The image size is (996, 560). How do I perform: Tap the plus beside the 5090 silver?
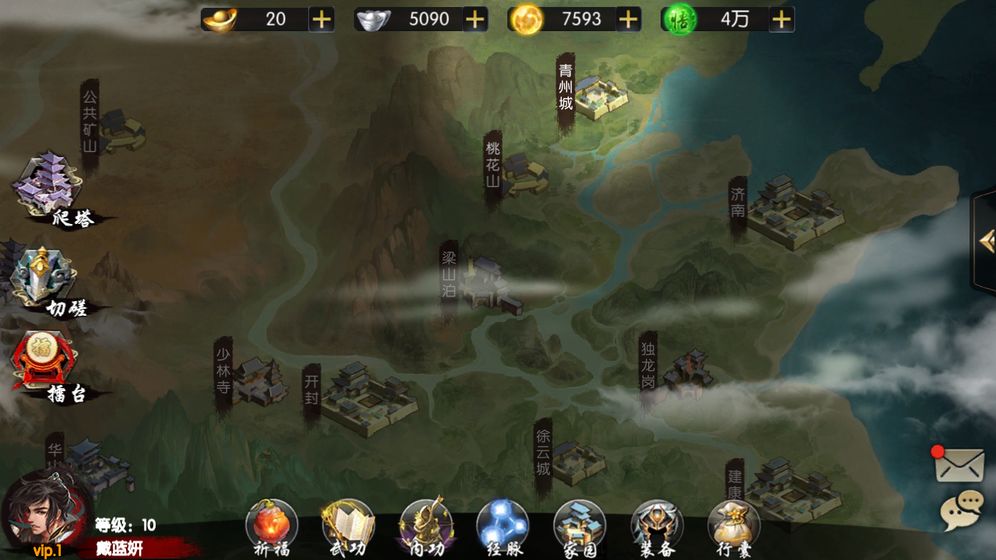(475, 19)
